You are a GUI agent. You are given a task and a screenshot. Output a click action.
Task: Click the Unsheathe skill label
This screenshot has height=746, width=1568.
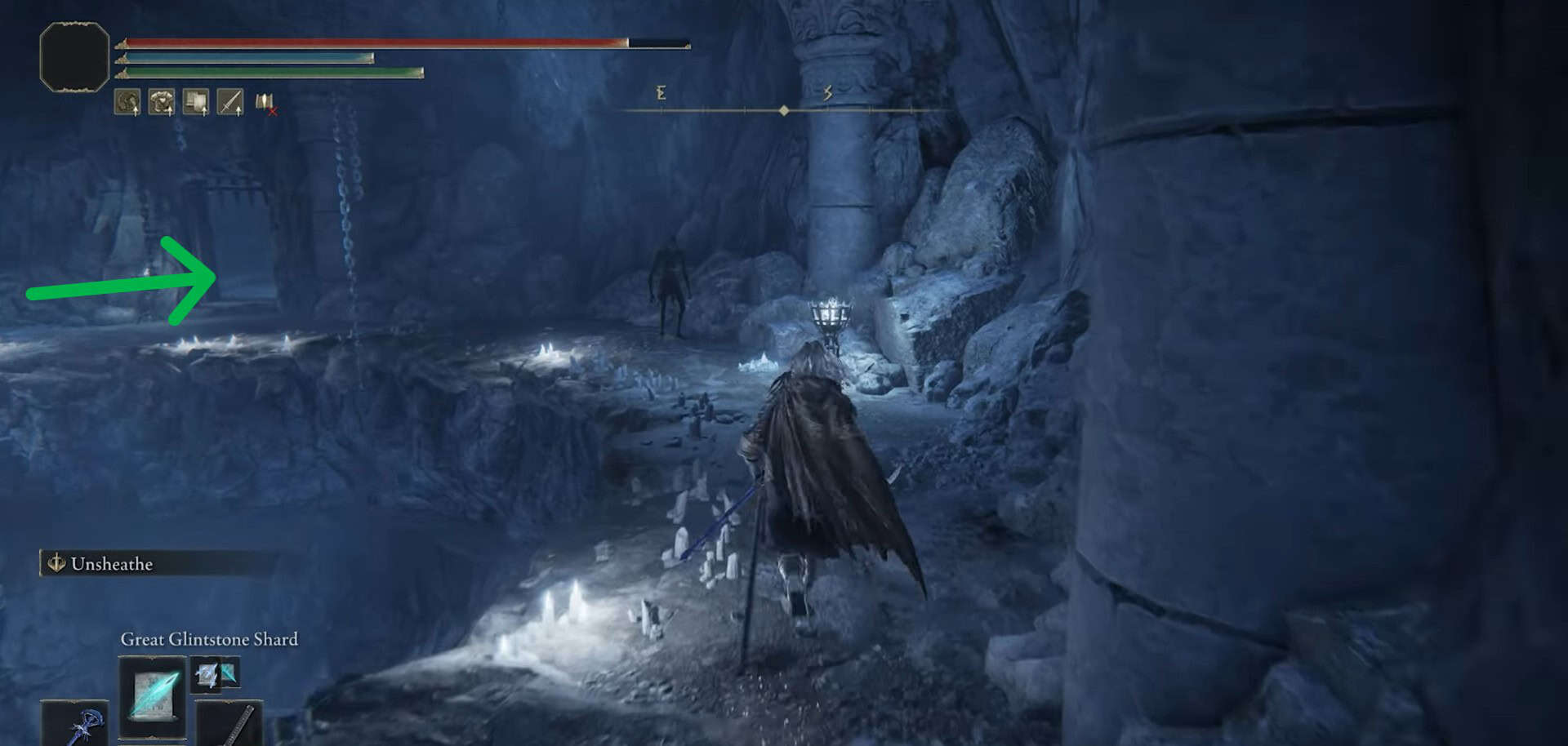[x=111, y=564]
